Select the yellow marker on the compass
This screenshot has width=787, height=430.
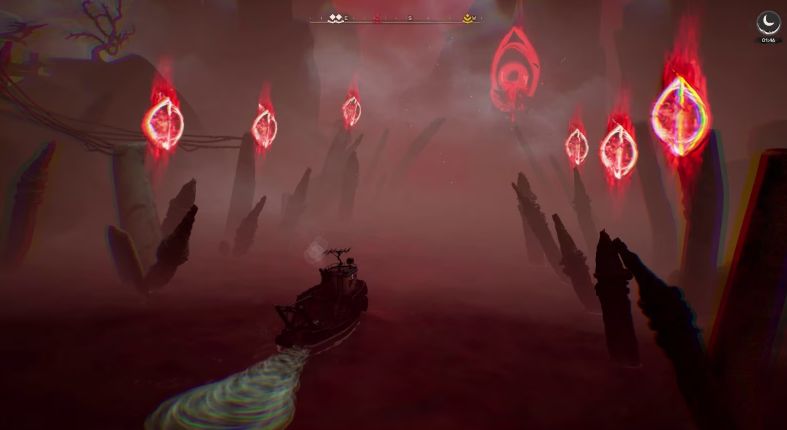[467, 18]
